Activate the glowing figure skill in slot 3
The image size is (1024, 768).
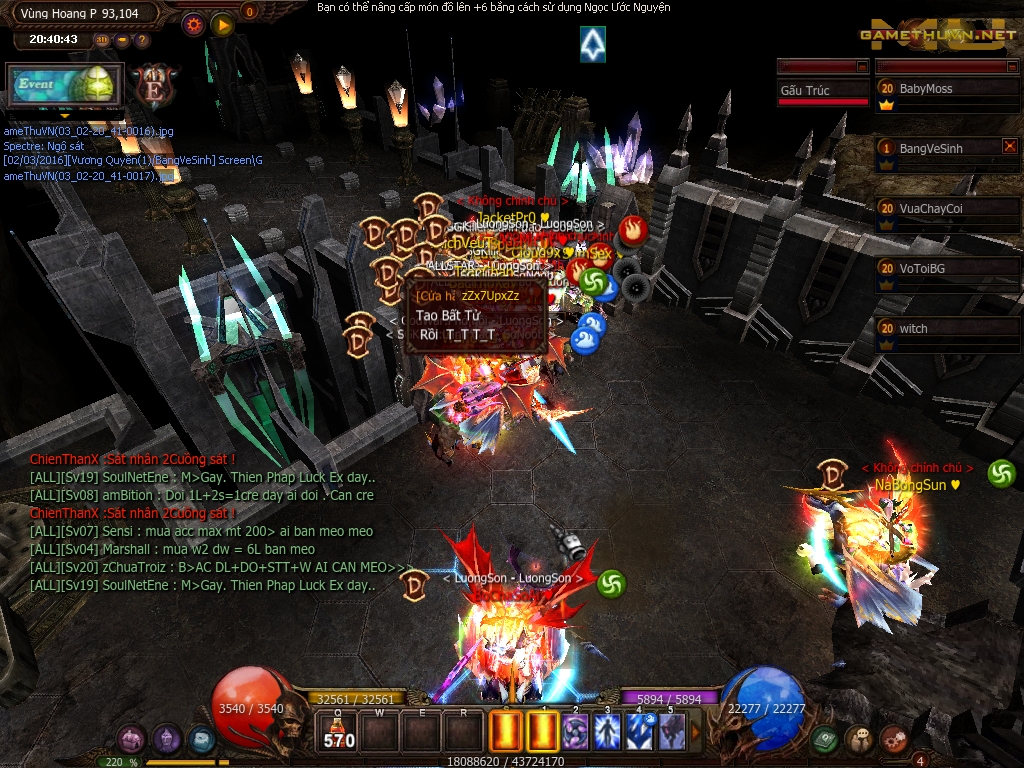(x=607, y=732)
